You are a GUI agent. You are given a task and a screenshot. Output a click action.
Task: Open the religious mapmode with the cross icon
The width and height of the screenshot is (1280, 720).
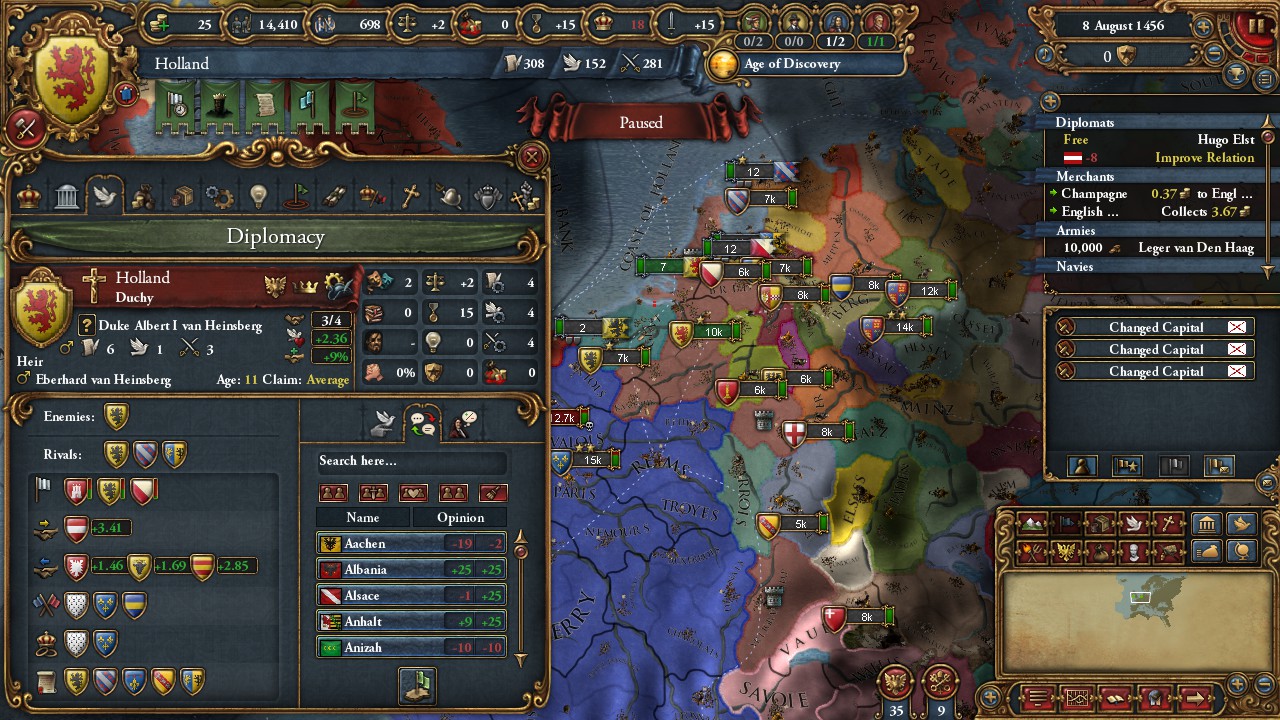[1167, 522]
